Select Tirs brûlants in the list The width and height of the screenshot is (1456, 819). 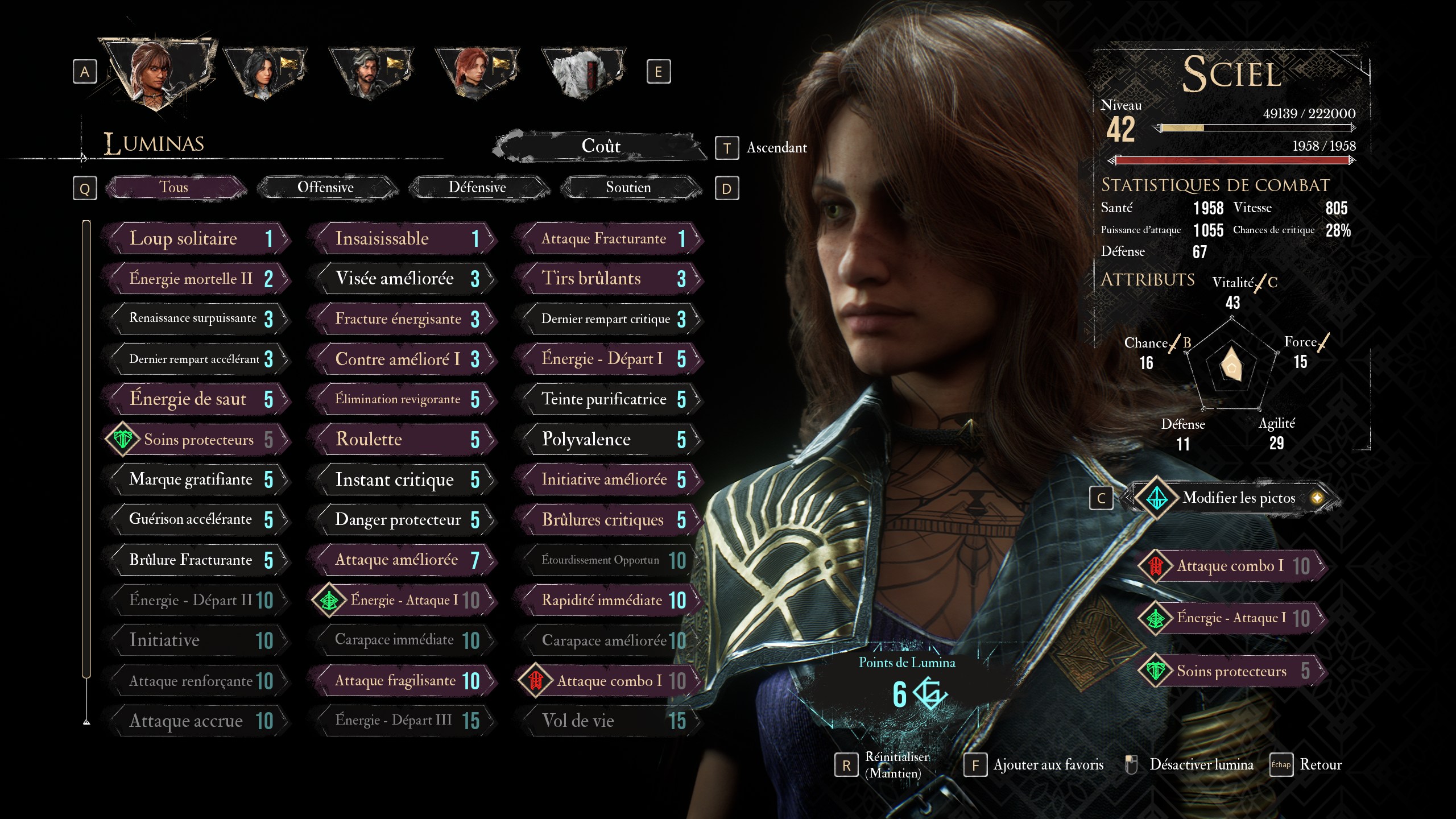click(x=609, y=279)
